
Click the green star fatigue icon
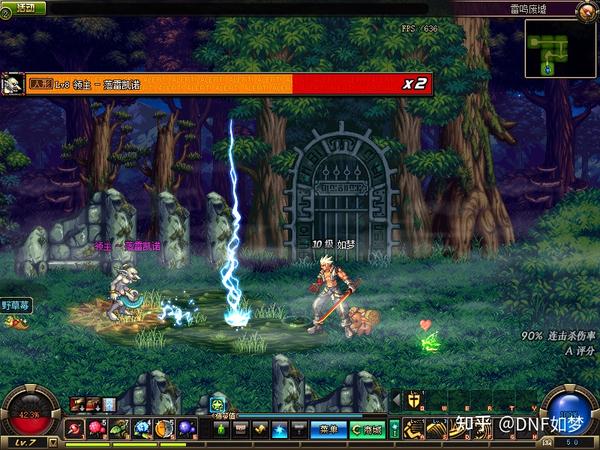coord(218,405)
